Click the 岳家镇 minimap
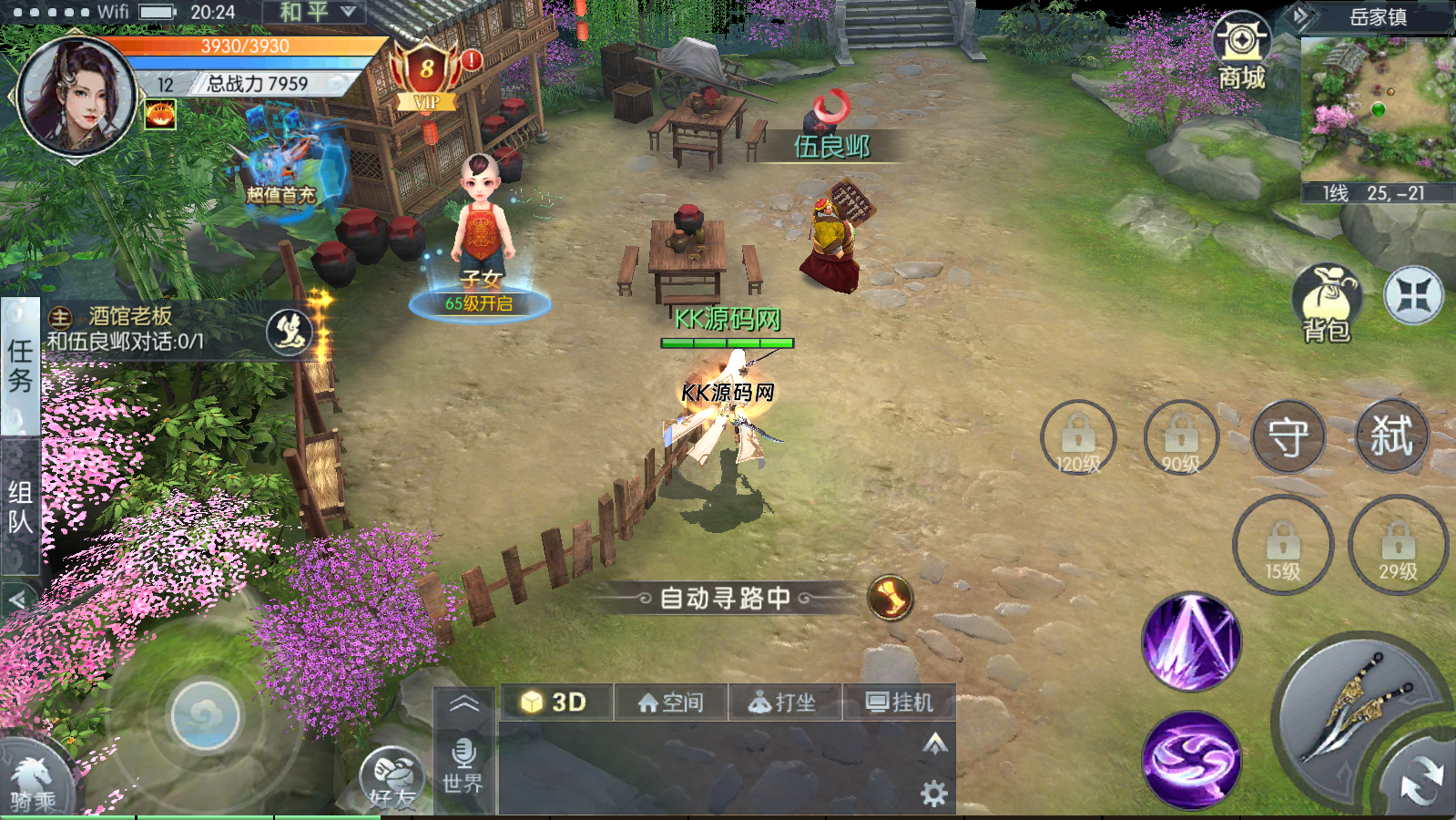This screenshot has height=820, width=1456. tap(1377, 109)
